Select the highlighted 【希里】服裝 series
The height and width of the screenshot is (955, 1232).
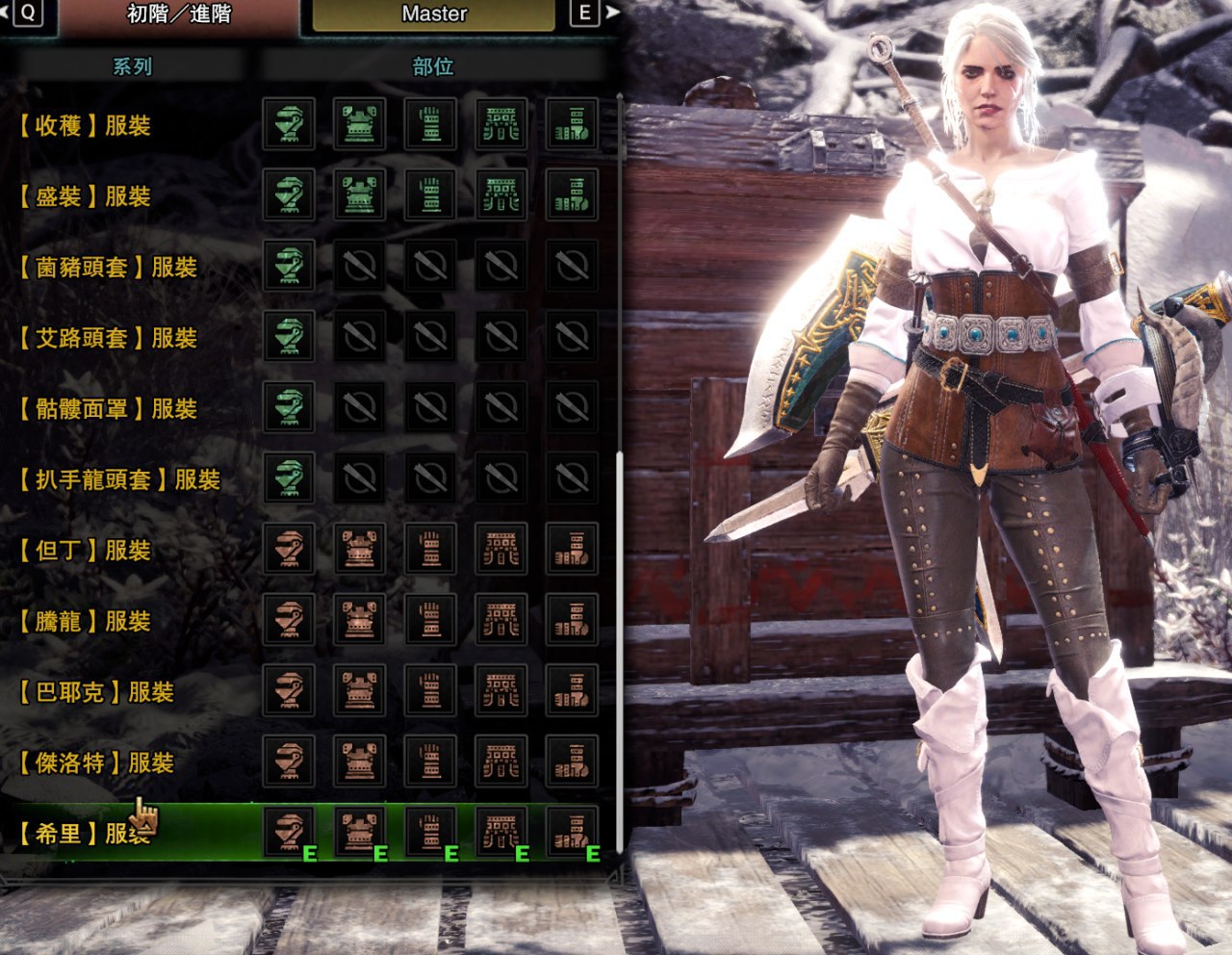[85, 834]
